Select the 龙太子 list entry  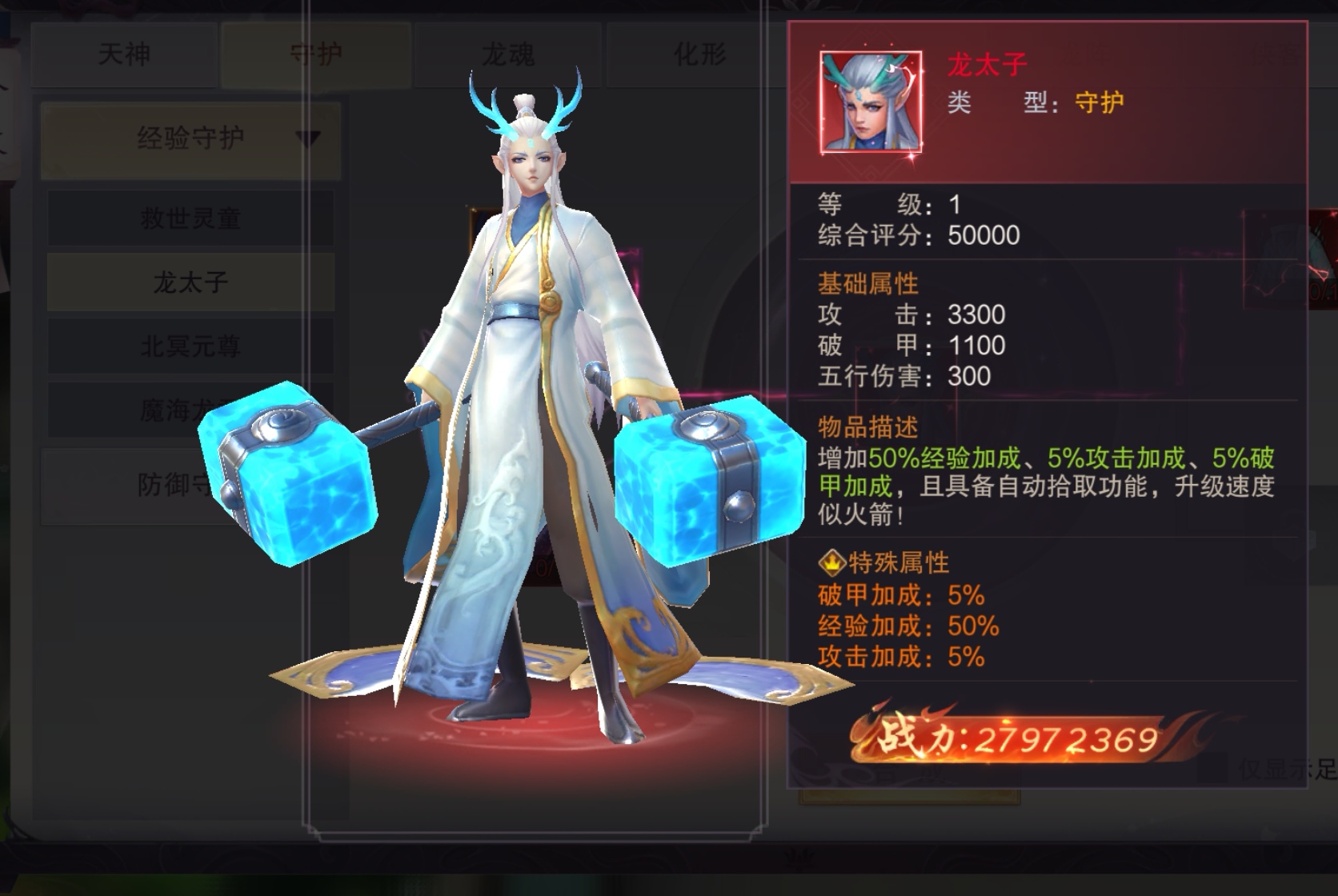click(x=190, y=282)
